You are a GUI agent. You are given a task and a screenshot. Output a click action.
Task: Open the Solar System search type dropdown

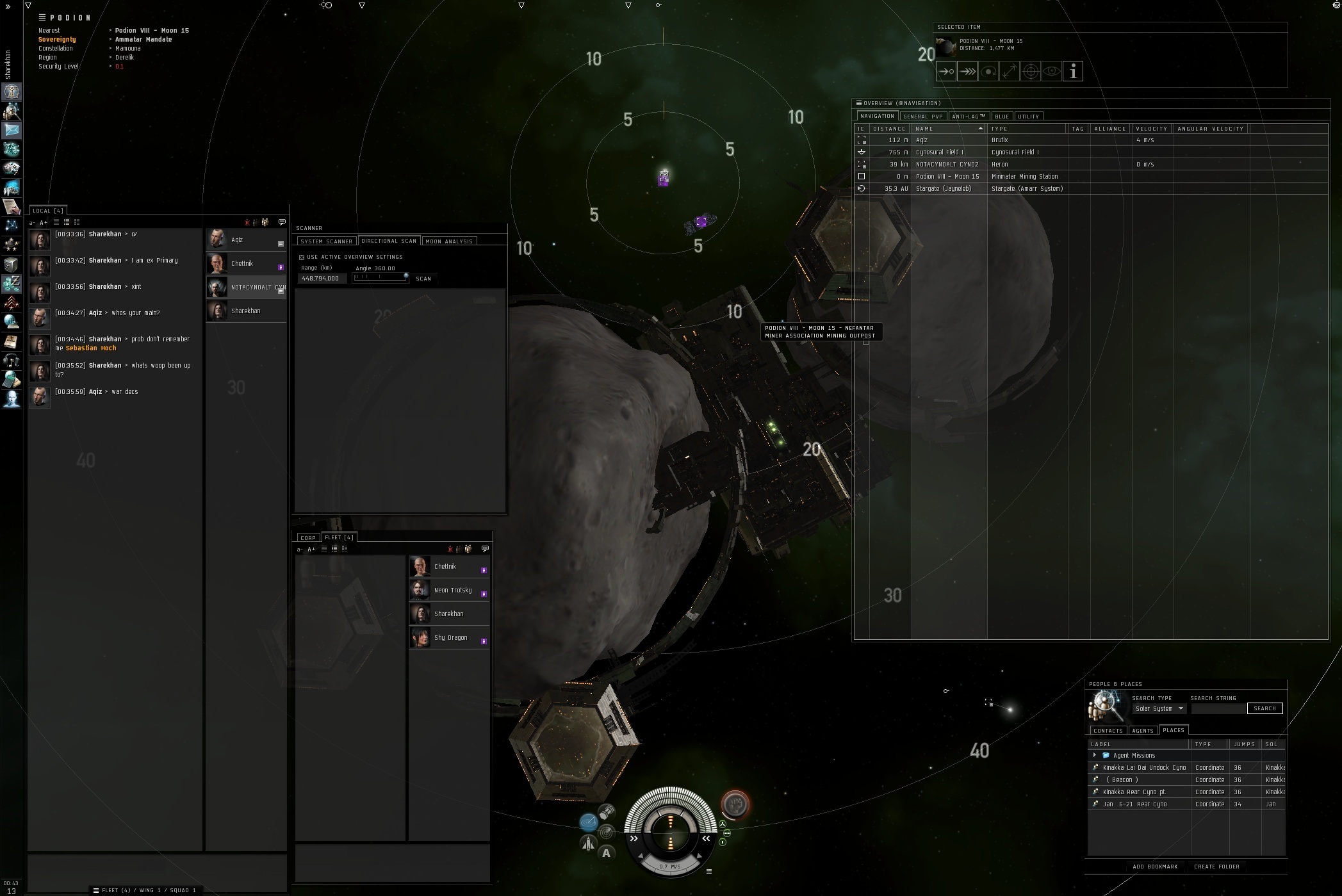click(1159, 708)
